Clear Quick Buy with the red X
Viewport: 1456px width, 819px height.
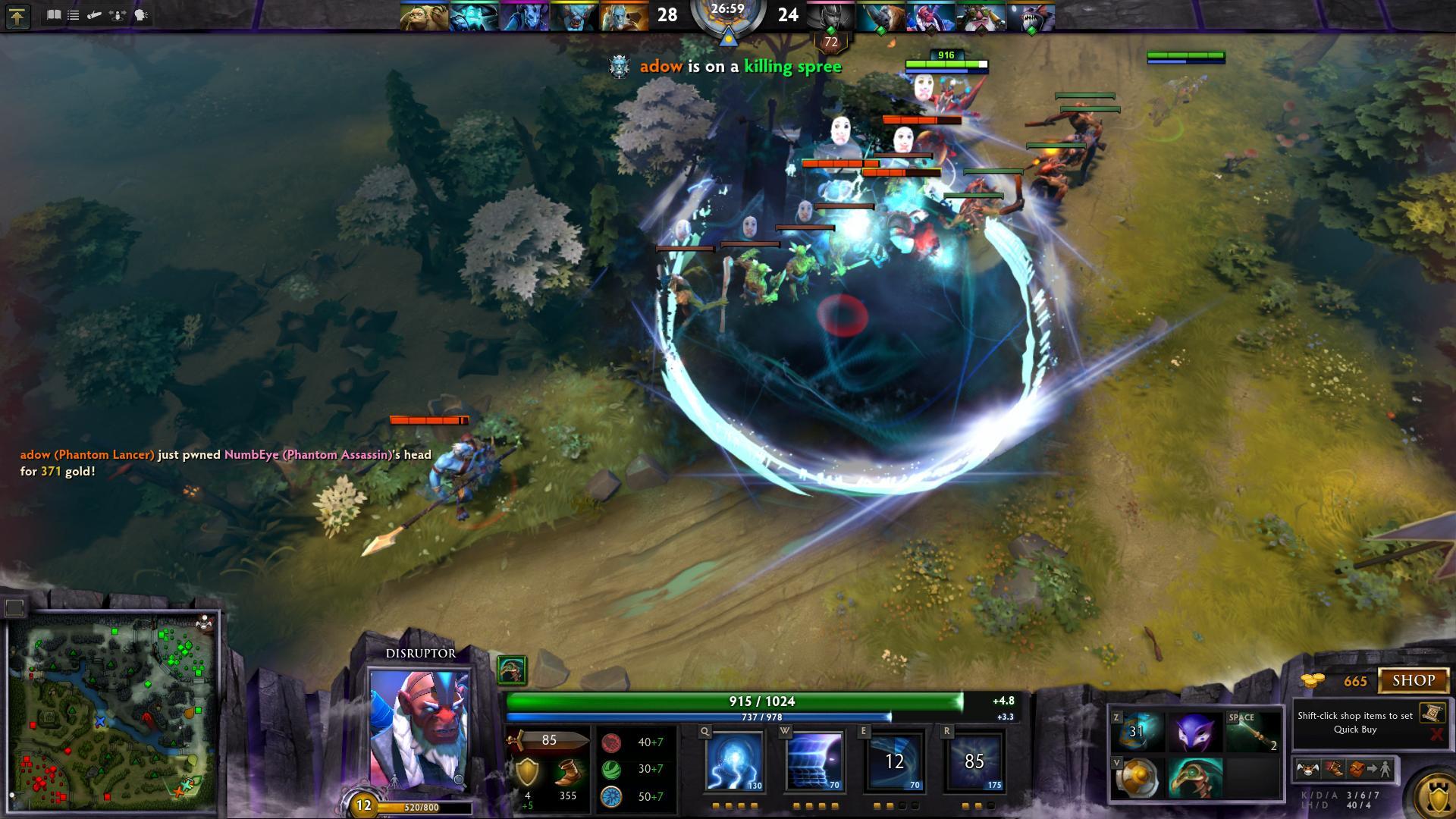coord(1436,734)
